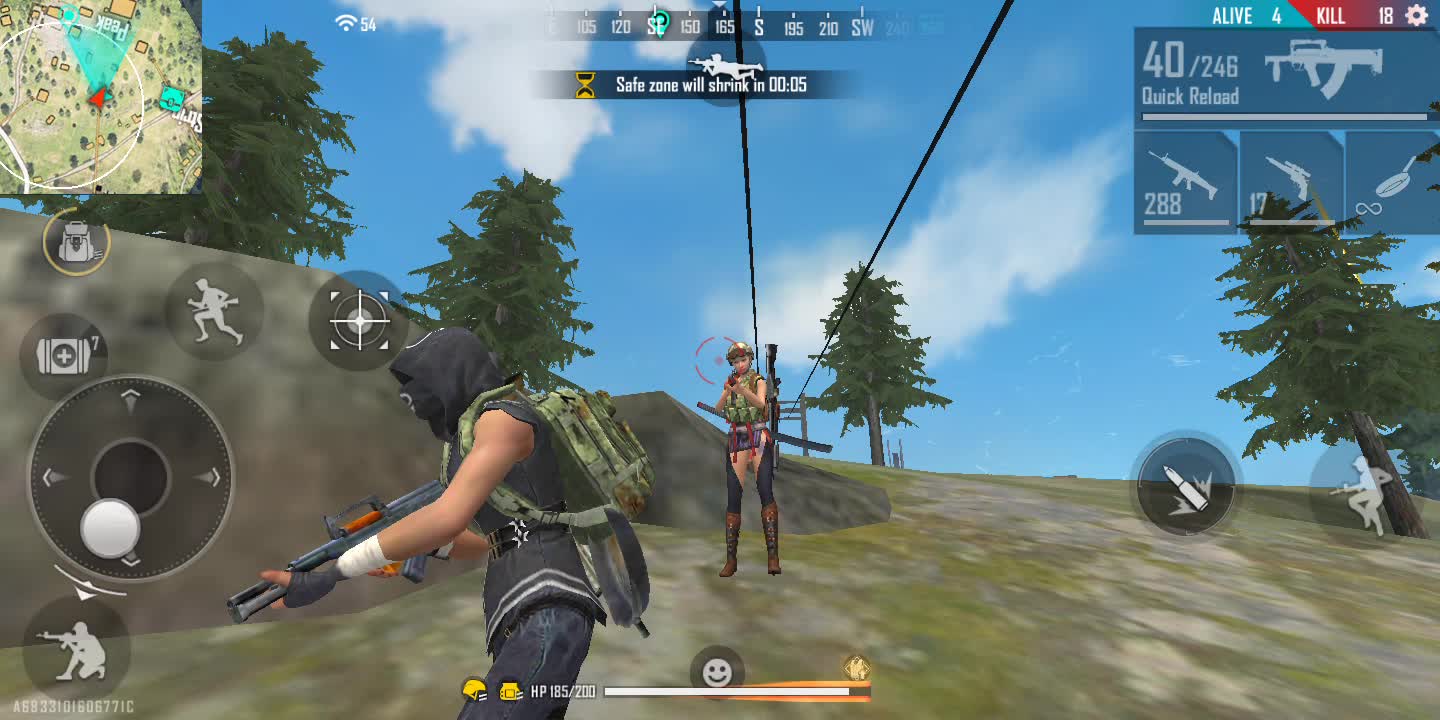Tap the movement joystick knob
Screen dimensions: 1440x720
coord(110,527)
